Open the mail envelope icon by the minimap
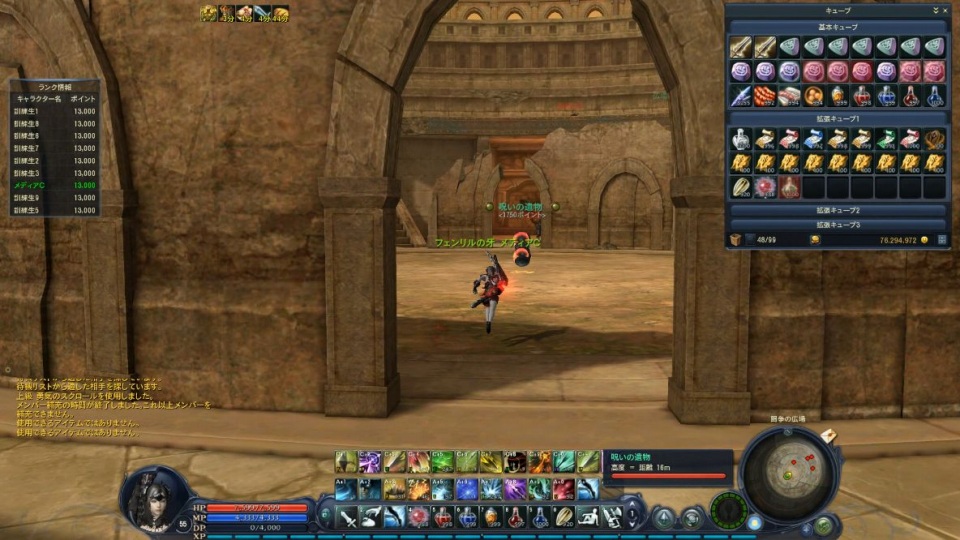The image size is (960, 540). [x=828, y=436]
